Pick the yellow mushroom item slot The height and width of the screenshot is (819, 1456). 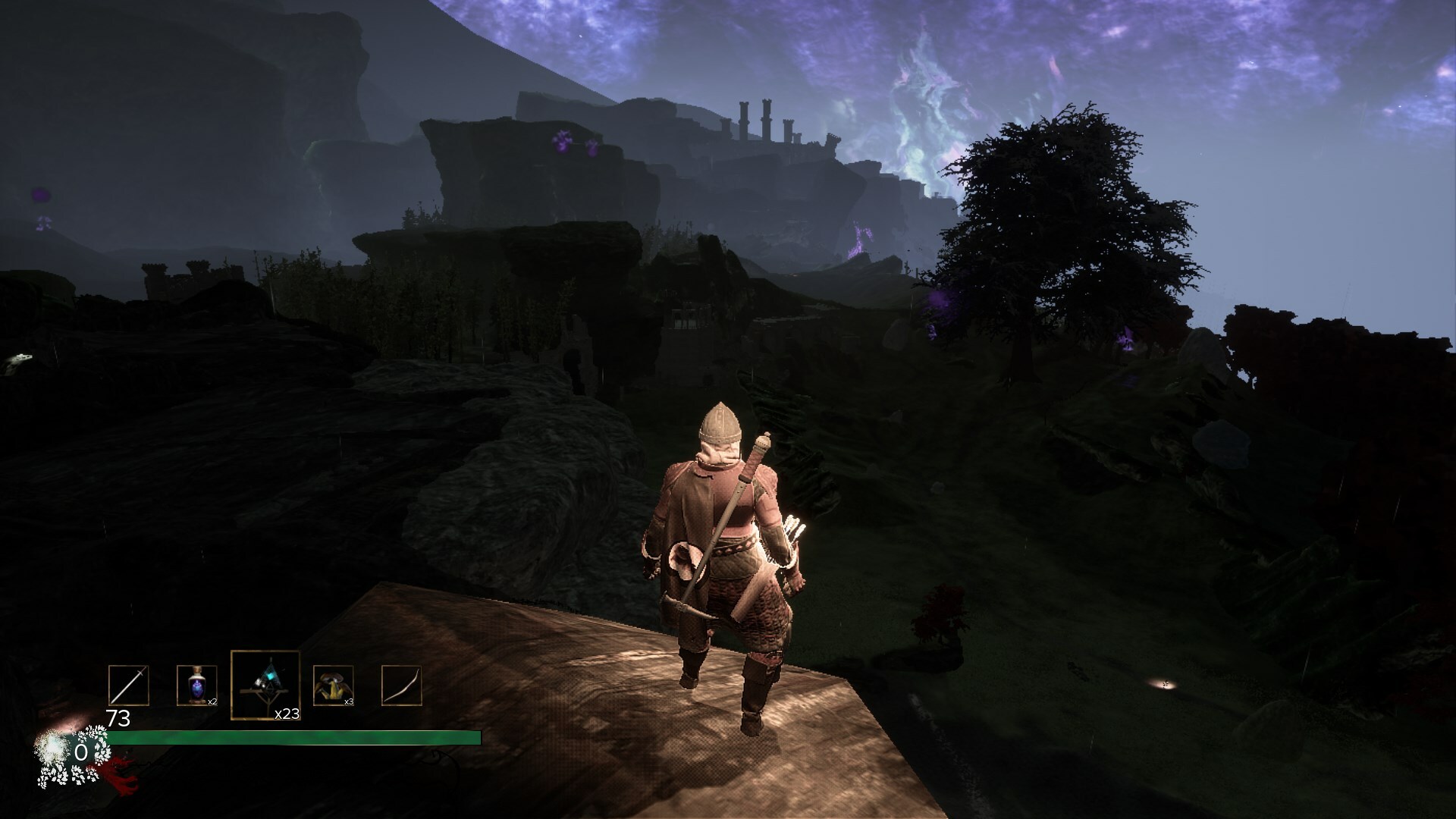[333, 686]
